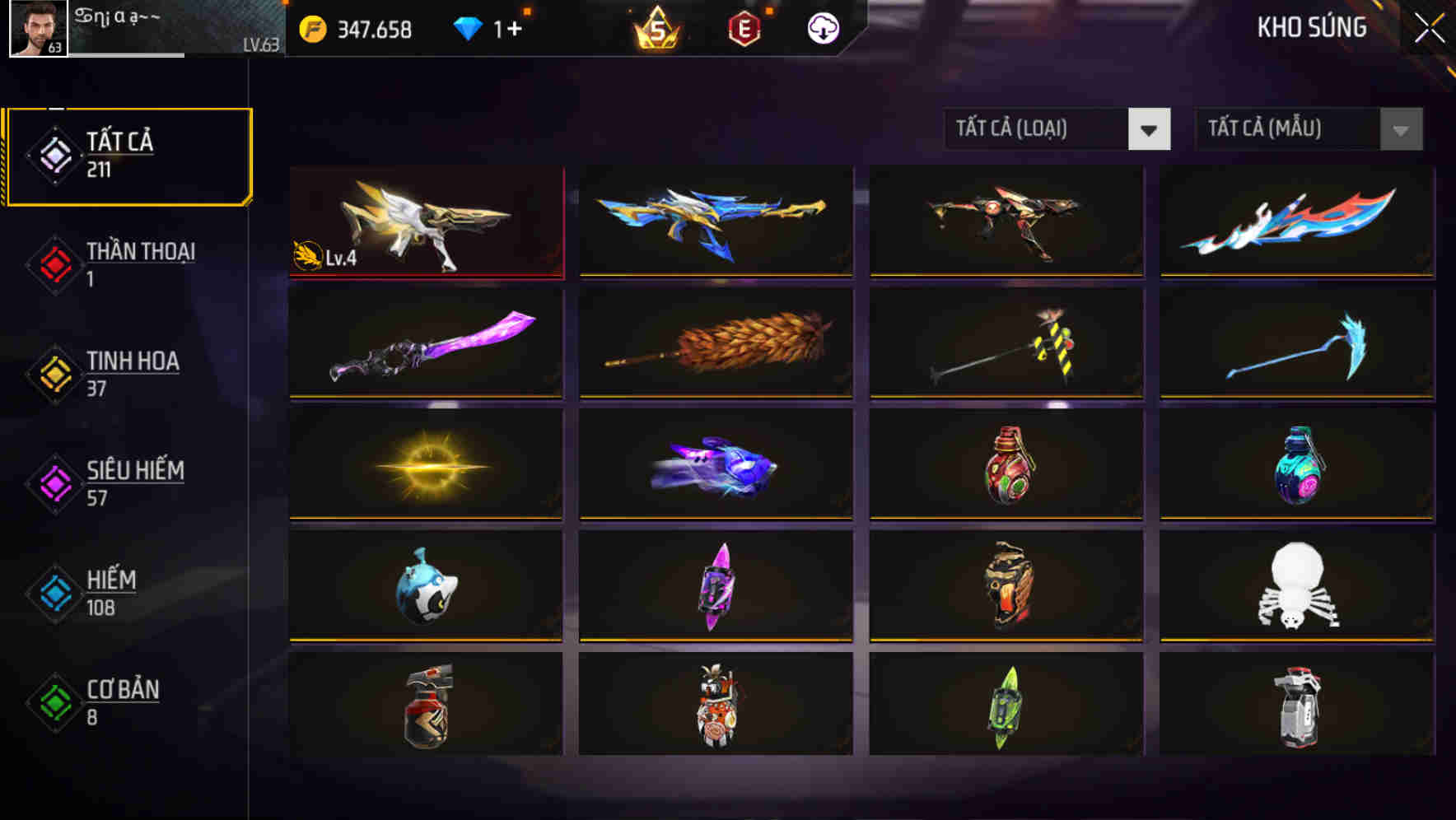Viewport: 1456px width, 820px height.
Task: Filter by Cơ Bản rarity
Action: [122, 702]
